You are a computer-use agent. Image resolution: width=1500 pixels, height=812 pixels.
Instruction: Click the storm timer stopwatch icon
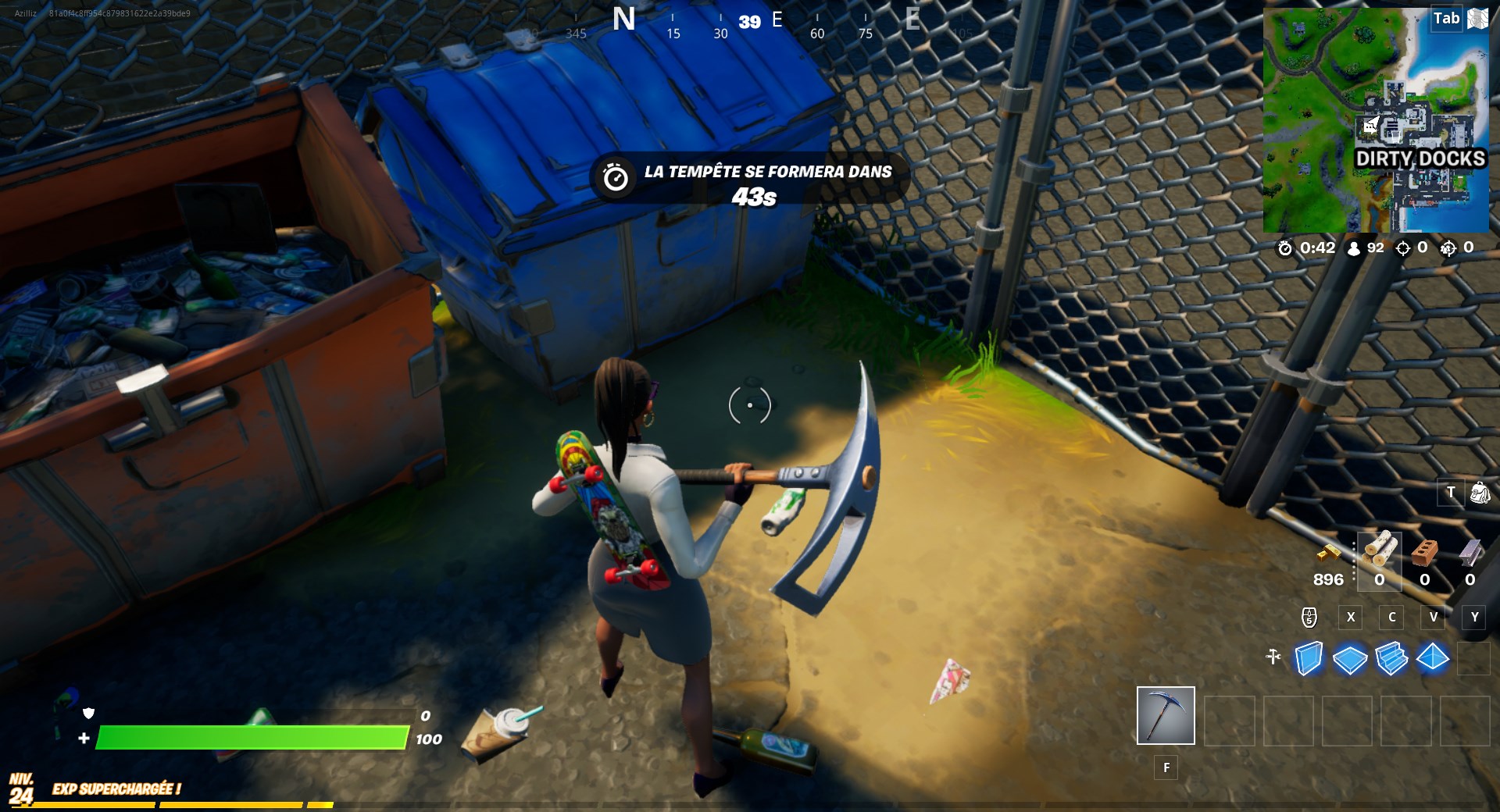1285,248
